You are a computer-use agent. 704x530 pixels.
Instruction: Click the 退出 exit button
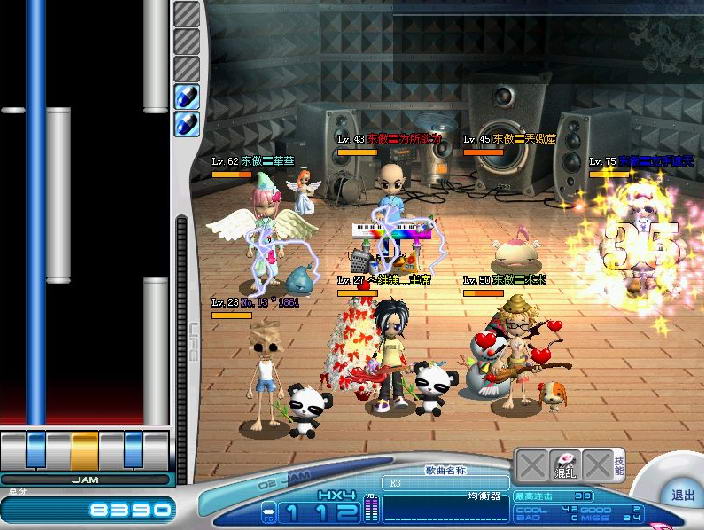(x=682, y=495)
